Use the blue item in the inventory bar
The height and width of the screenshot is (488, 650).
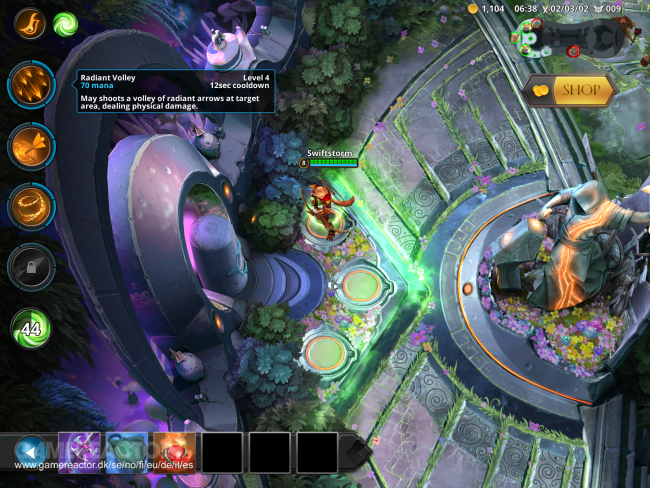[x=127, y=452]
